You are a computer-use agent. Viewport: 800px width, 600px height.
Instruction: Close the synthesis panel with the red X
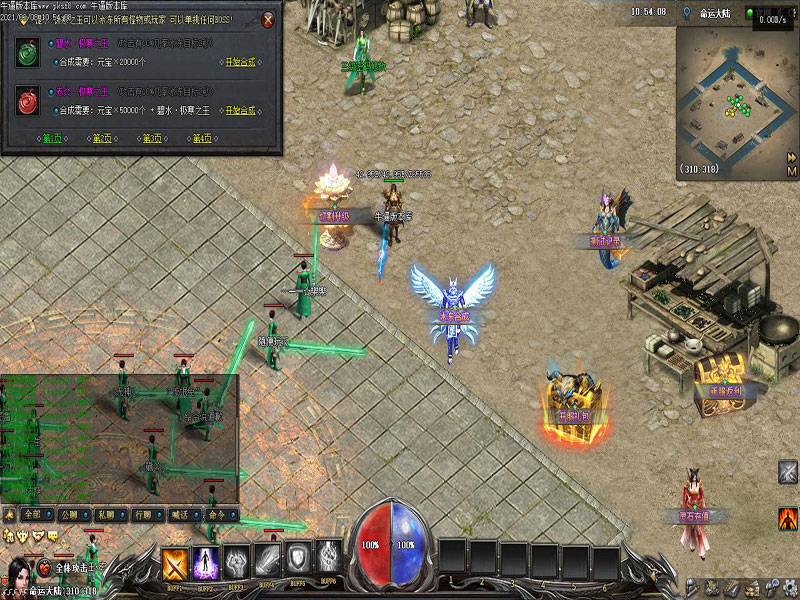(x=268, y=20)
